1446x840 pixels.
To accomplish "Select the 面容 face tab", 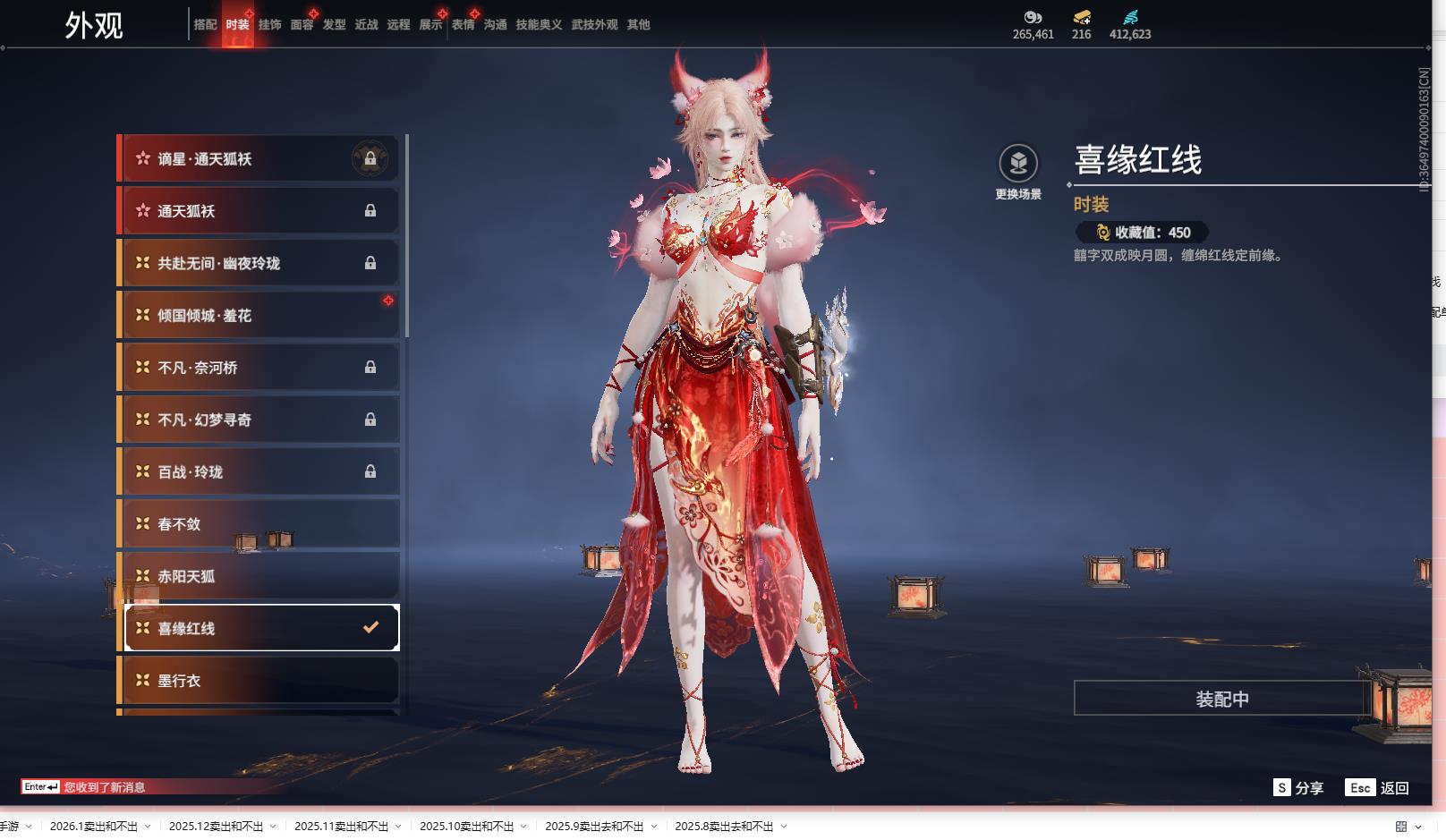I will coord(302,25).
